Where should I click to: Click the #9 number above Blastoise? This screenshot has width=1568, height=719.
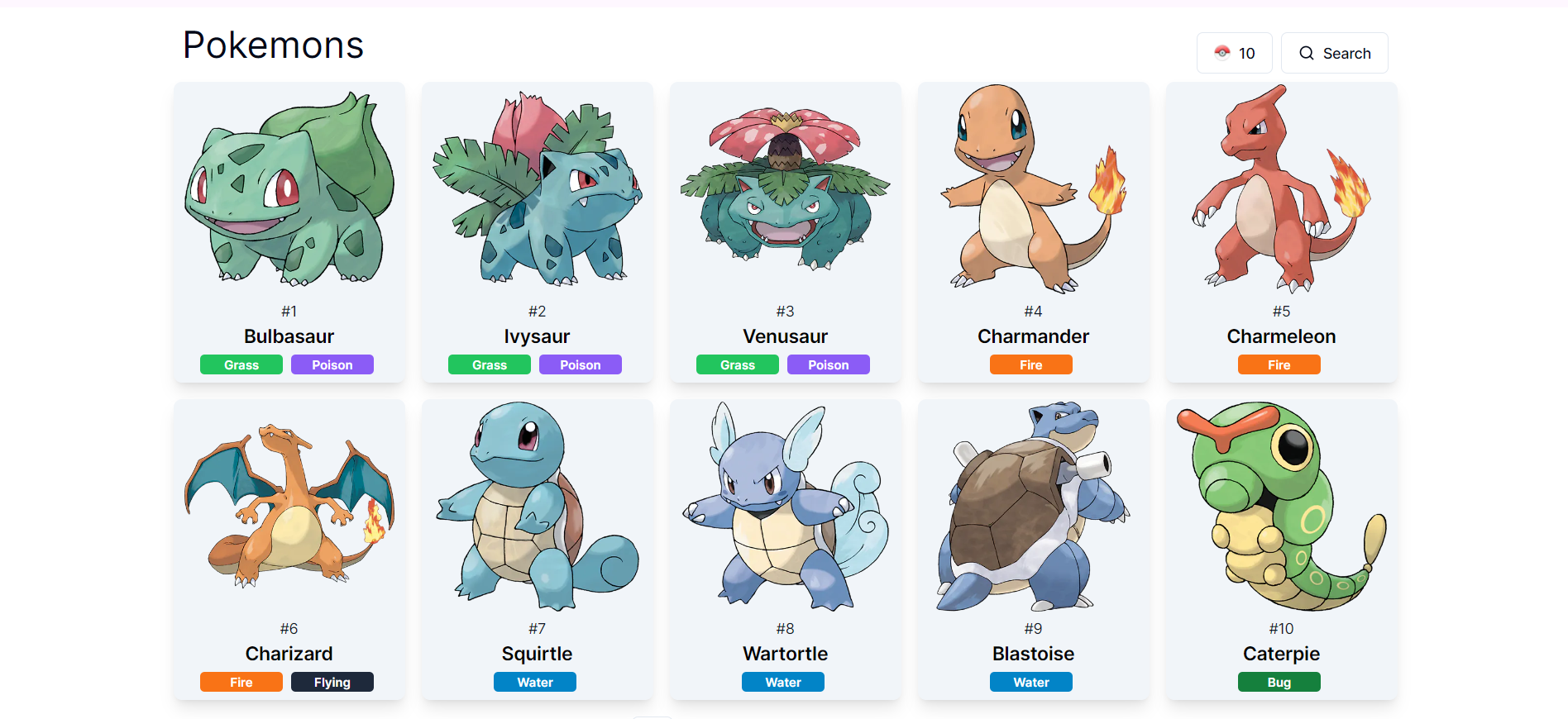[1032, 628]
